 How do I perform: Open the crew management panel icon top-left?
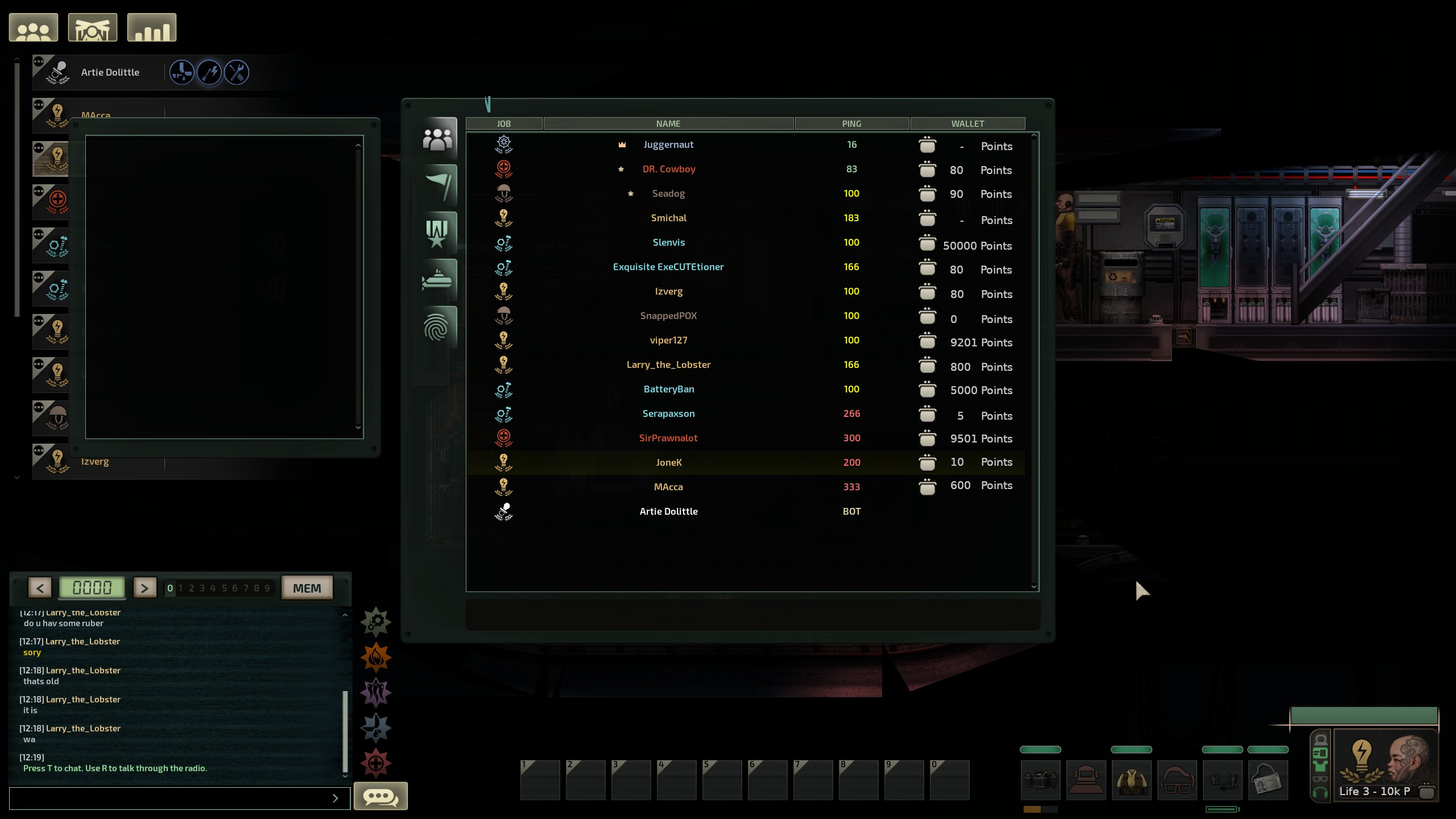[x=33, y=27]
